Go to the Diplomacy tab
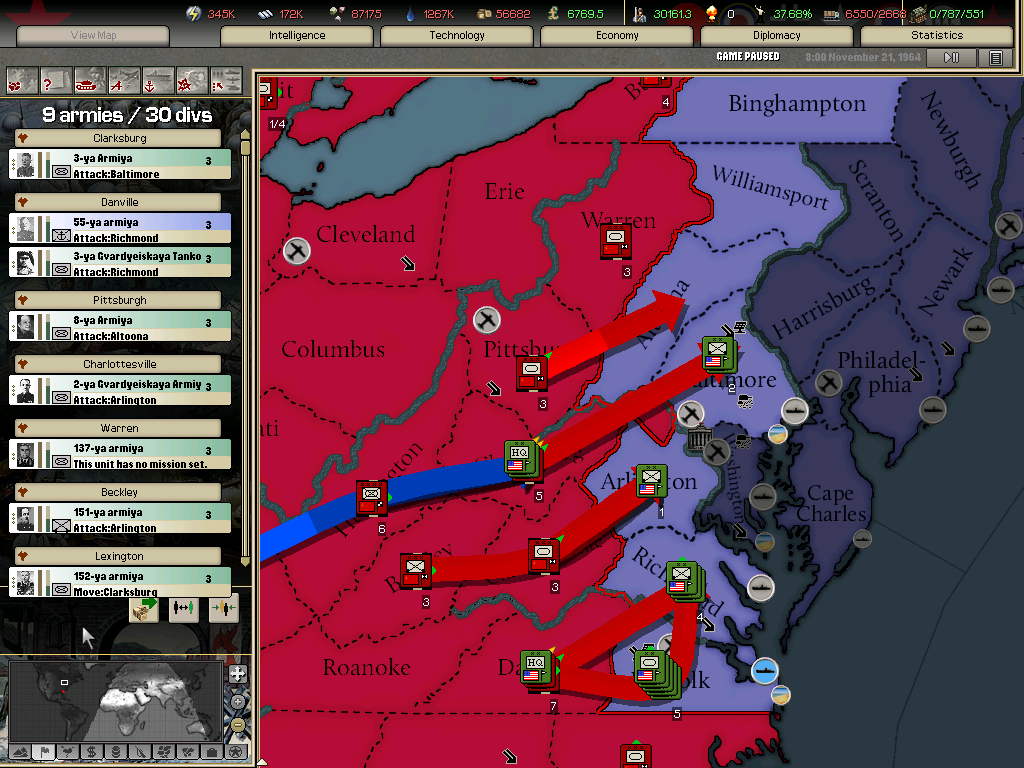The width and height of the screenshot is (1024, 768). [x=777, y=35]
